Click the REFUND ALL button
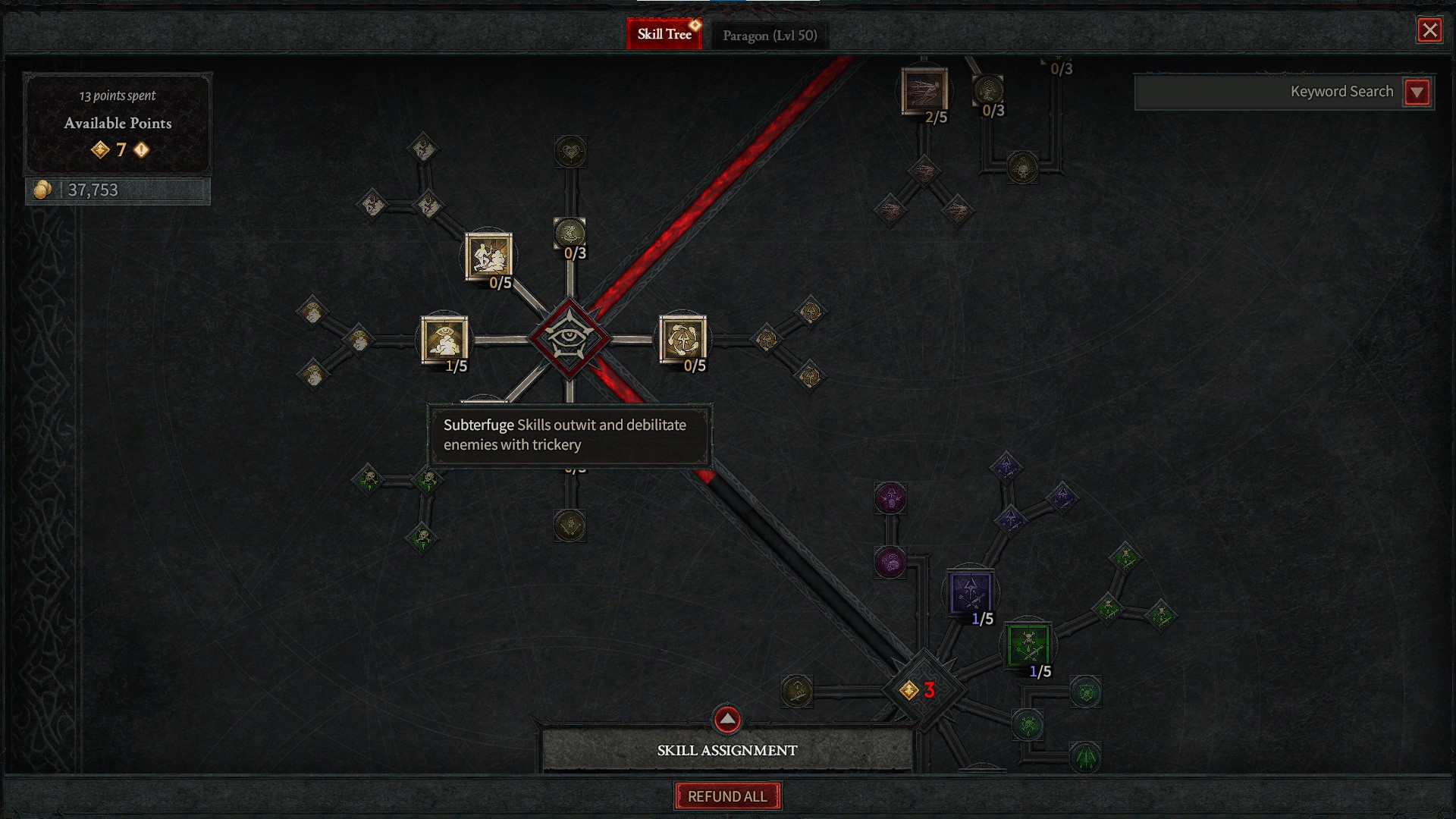Image resolution: width=1456 pixels, height=819 pixels. point(727,795)
